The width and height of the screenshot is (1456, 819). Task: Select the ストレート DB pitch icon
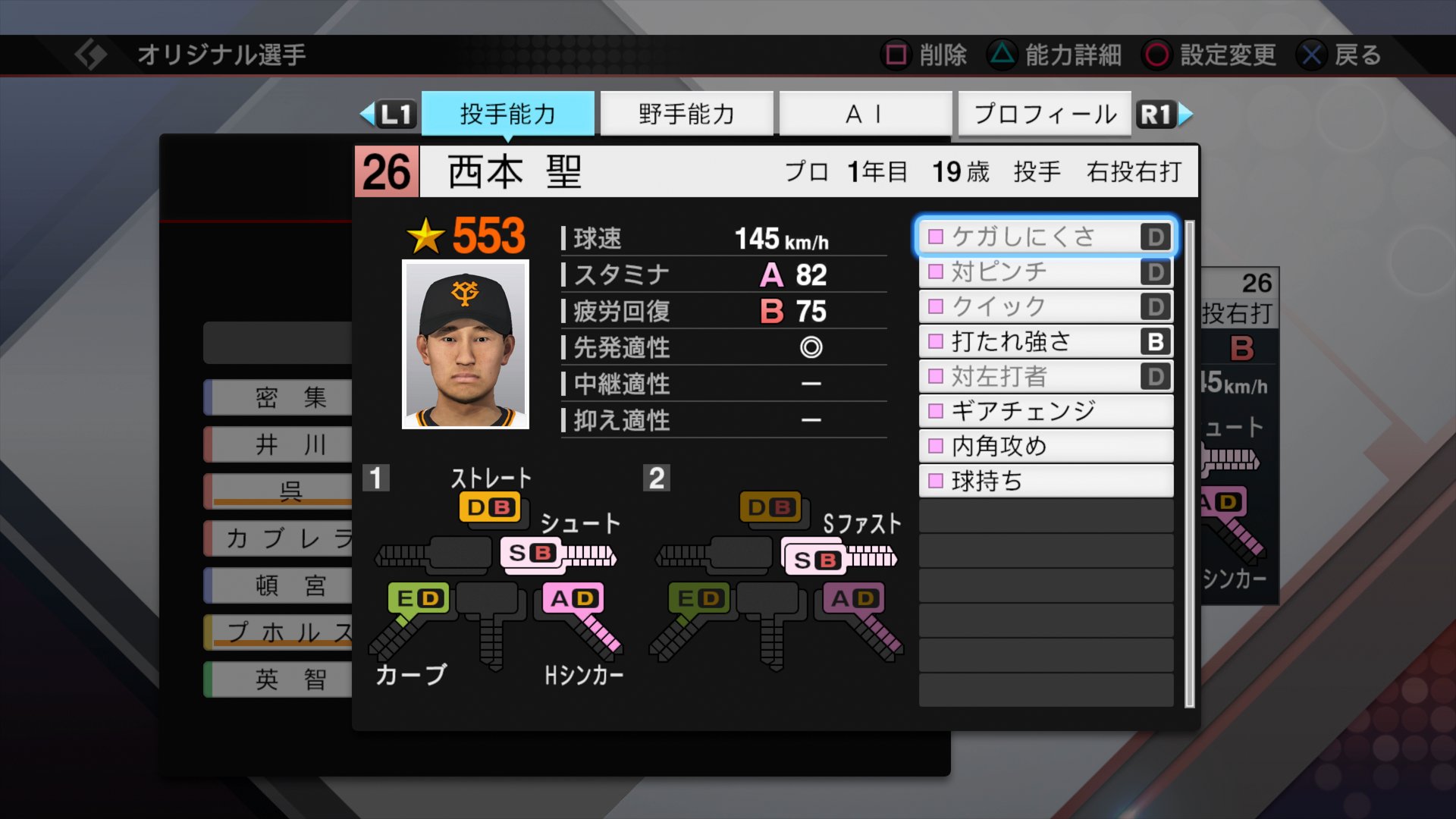click(x=491, y=507)
